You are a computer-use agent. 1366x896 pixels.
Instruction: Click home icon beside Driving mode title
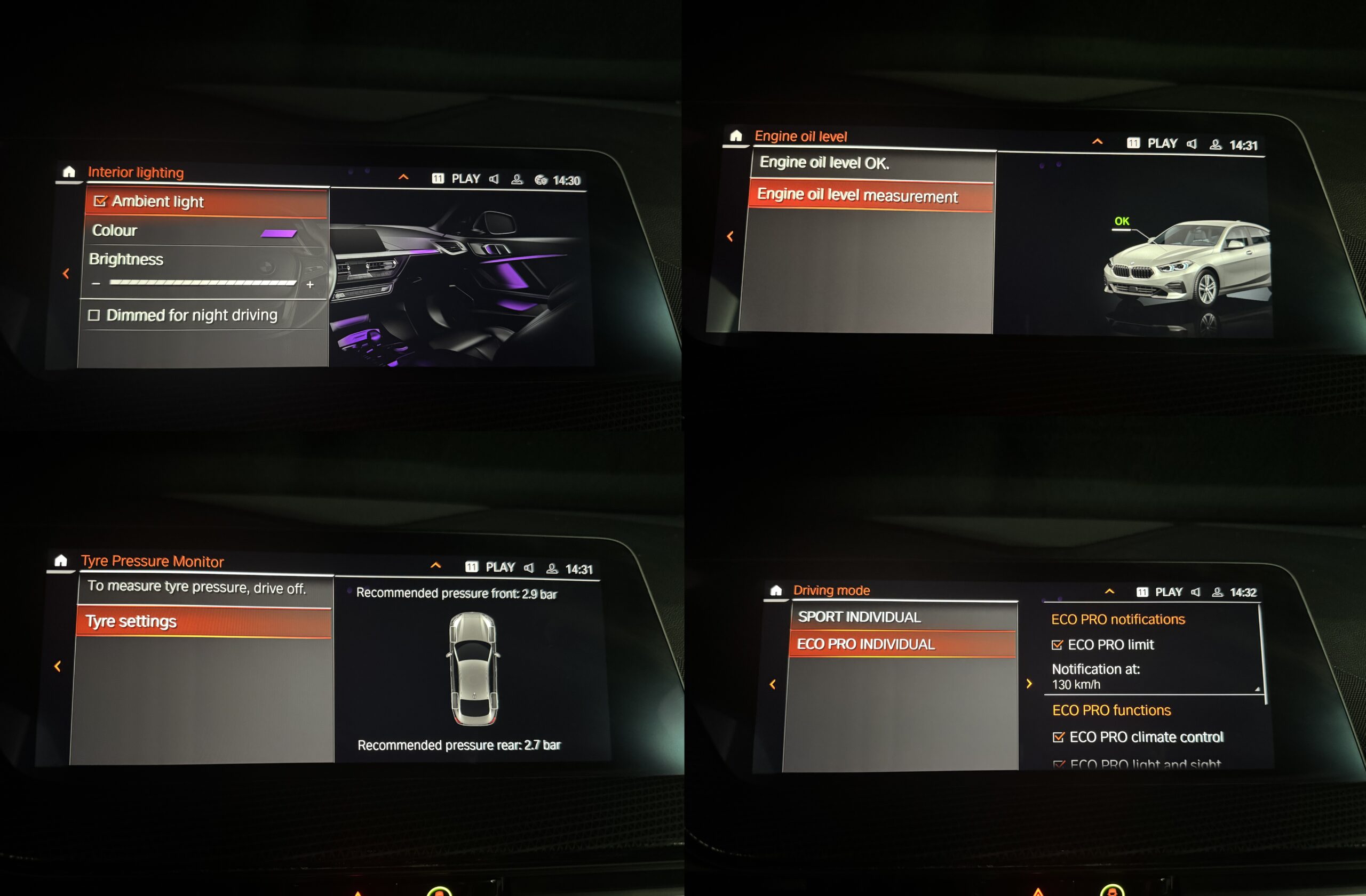click(x=776, y=590)
